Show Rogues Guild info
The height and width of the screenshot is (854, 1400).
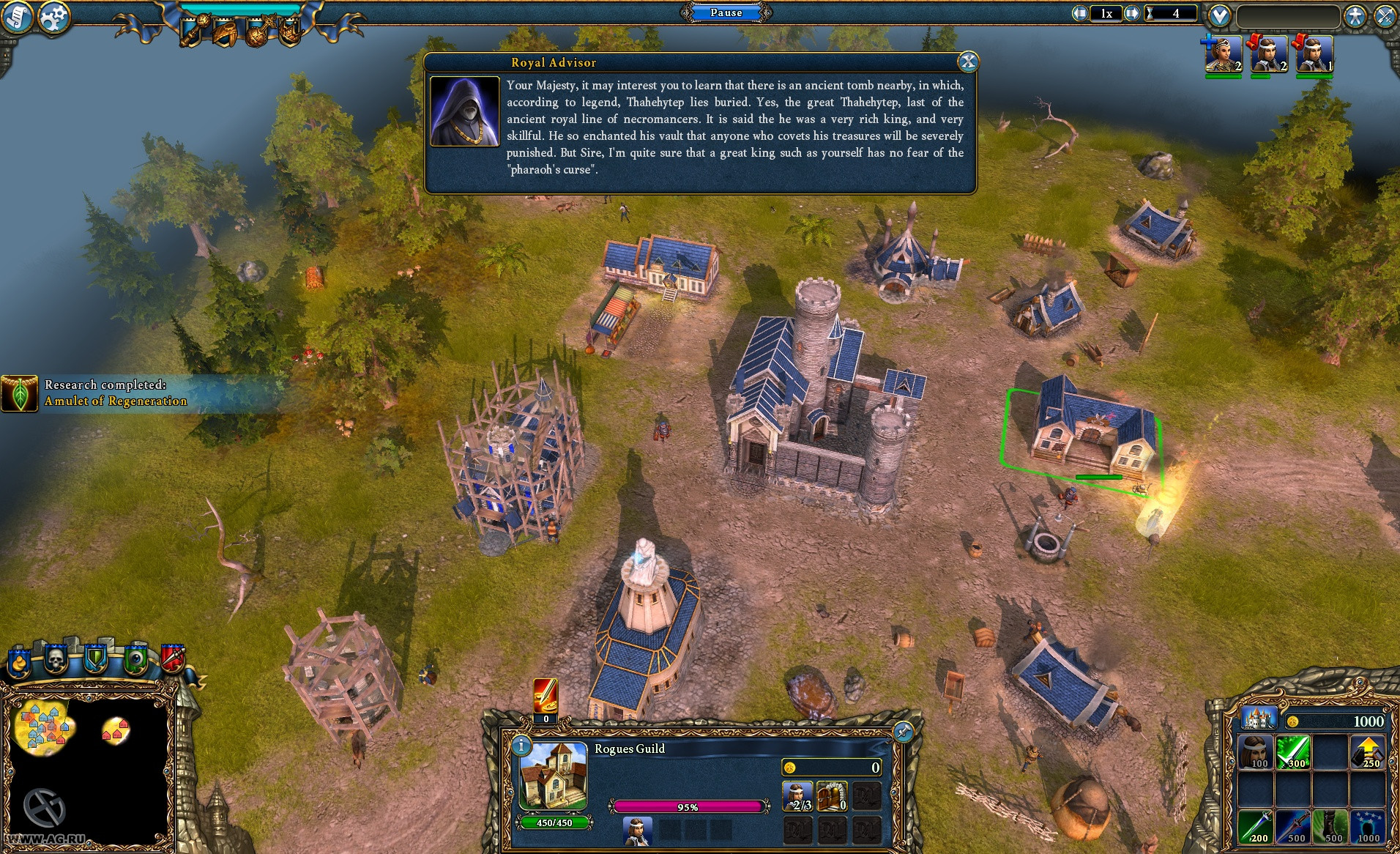pos(521,746)
